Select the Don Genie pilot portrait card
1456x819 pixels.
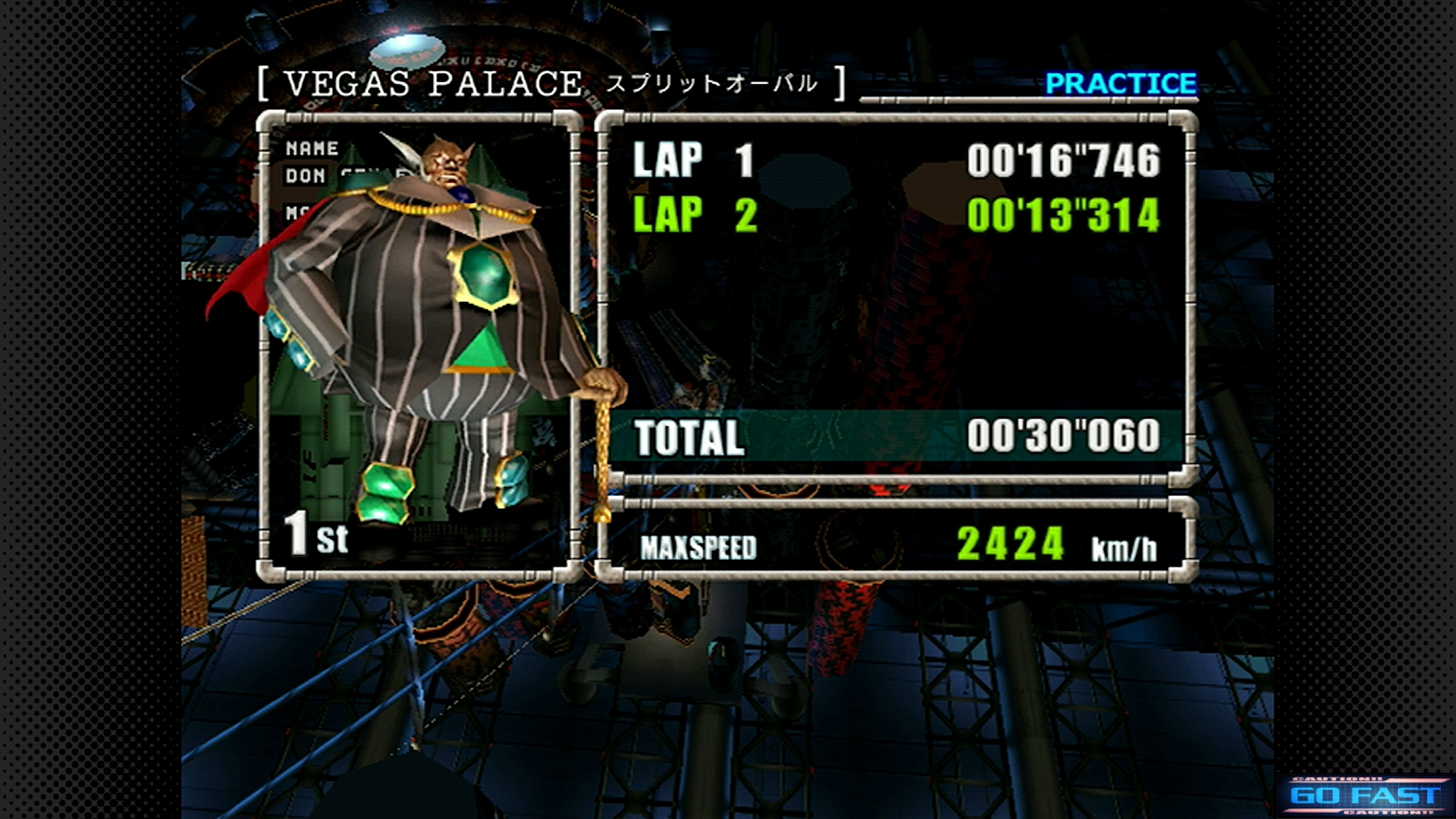(419, 345)
